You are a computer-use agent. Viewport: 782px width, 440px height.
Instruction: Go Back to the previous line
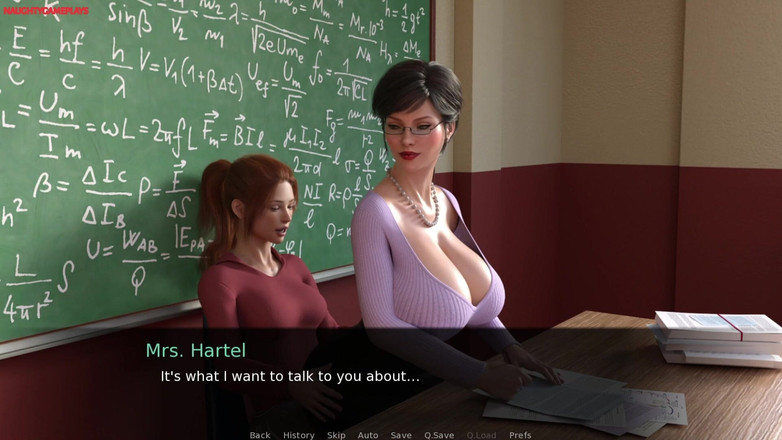tap(260, 435)
